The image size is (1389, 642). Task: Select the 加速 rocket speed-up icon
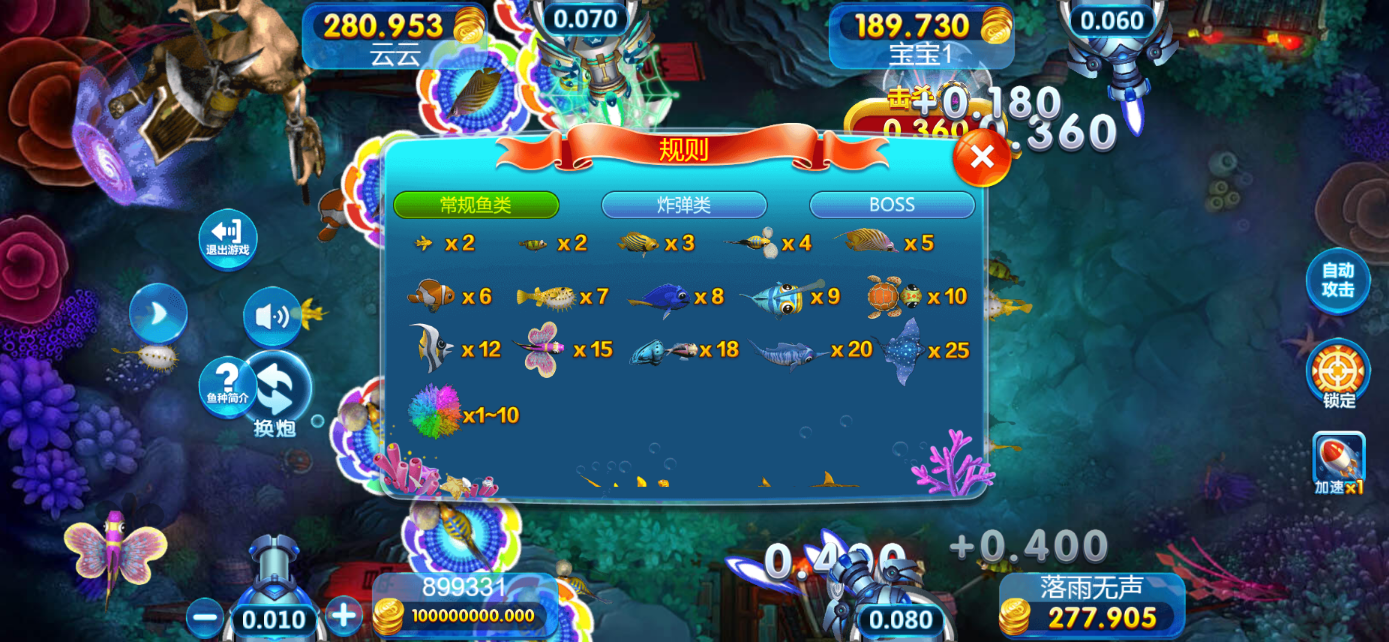(1339, 463)
